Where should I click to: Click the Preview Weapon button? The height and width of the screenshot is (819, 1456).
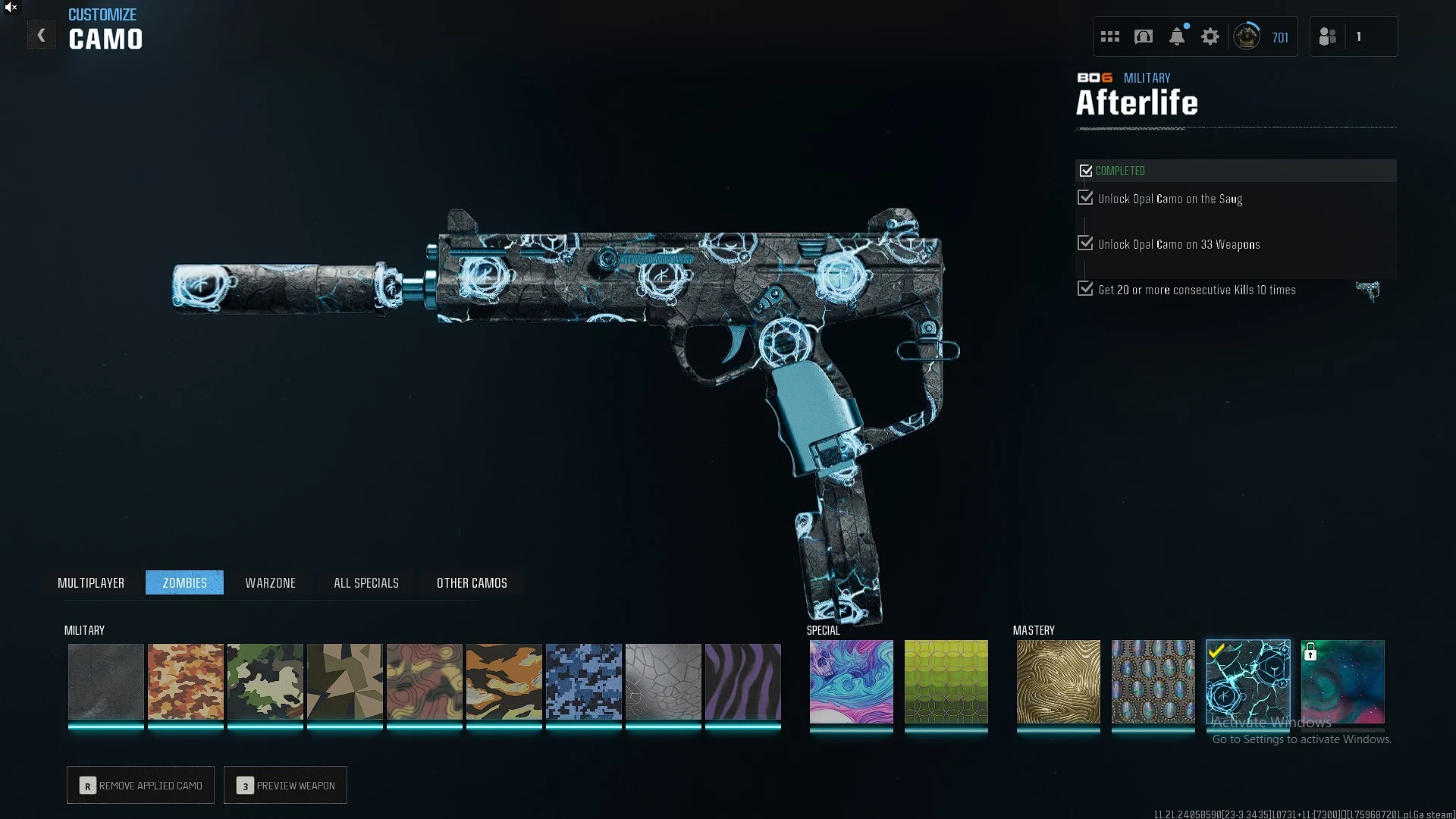286,785
